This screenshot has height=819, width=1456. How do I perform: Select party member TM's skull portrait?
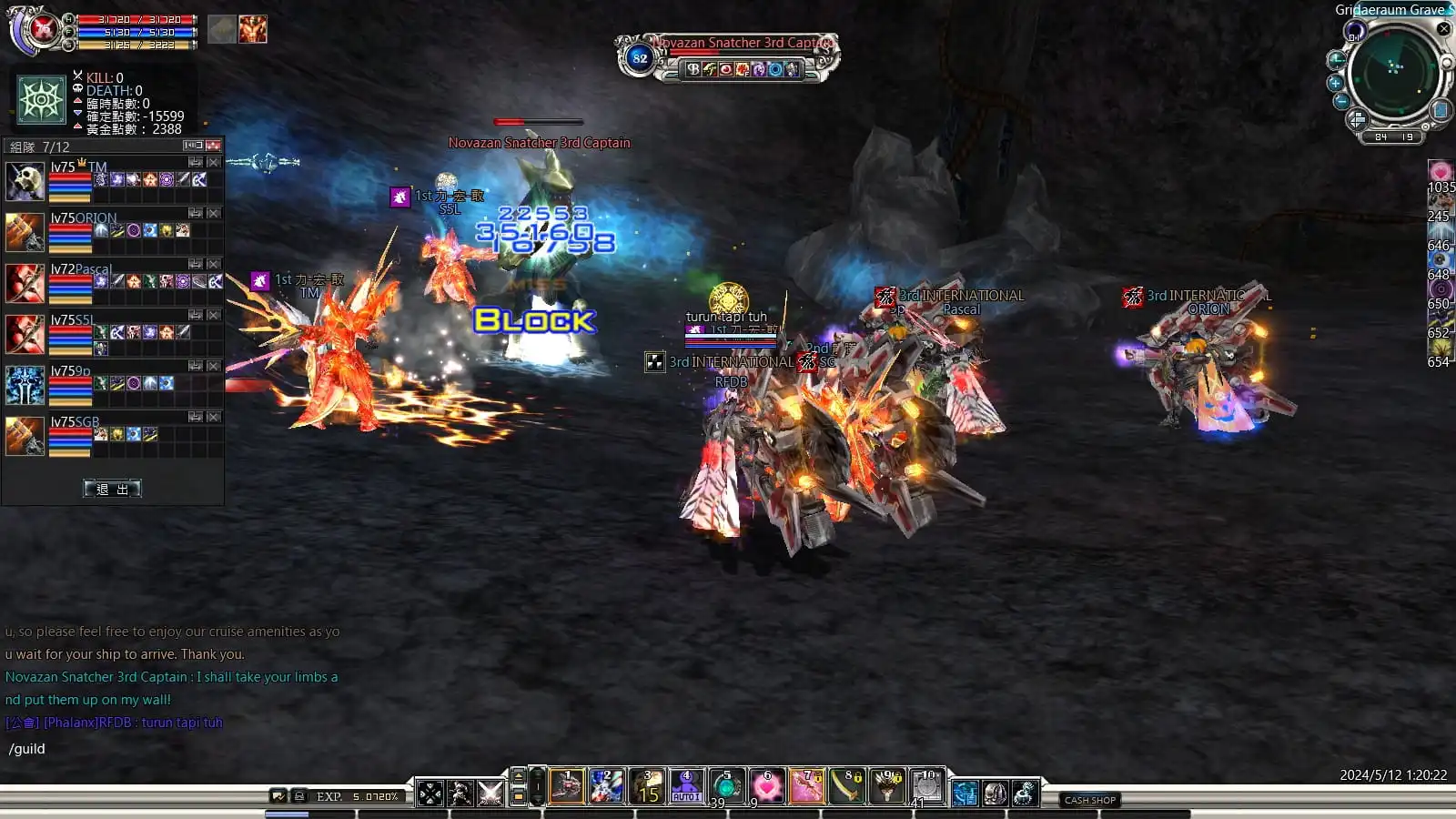(x=25, y=181)
